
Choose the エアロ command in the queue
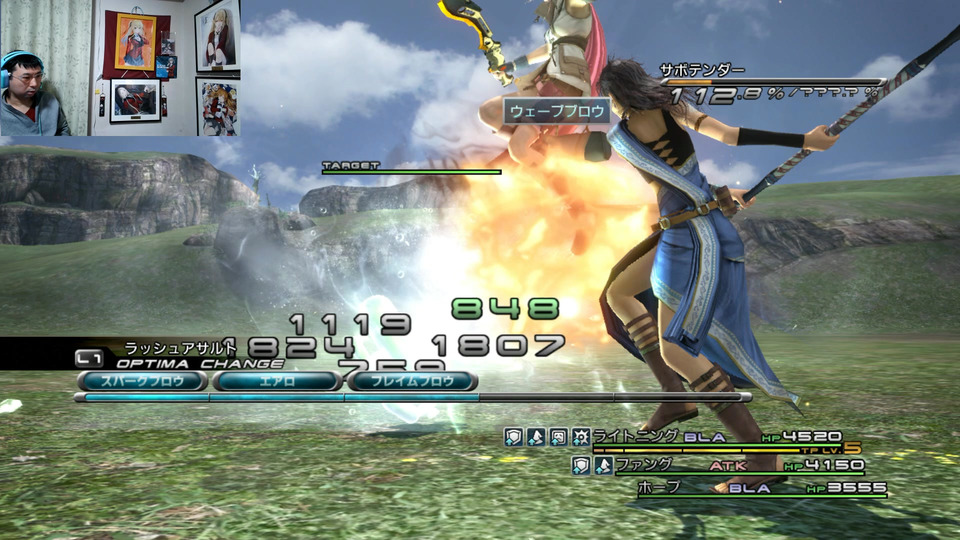(277, 381)
